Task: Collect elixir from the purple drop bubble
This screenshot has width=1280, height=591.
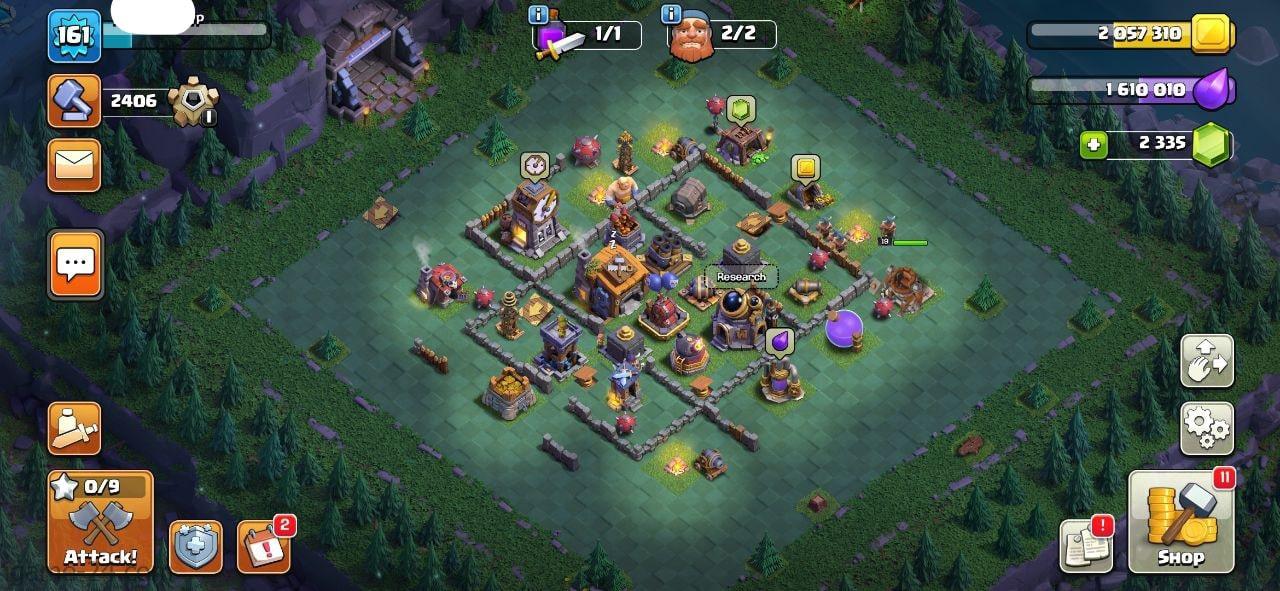Action: click(779, 341)
